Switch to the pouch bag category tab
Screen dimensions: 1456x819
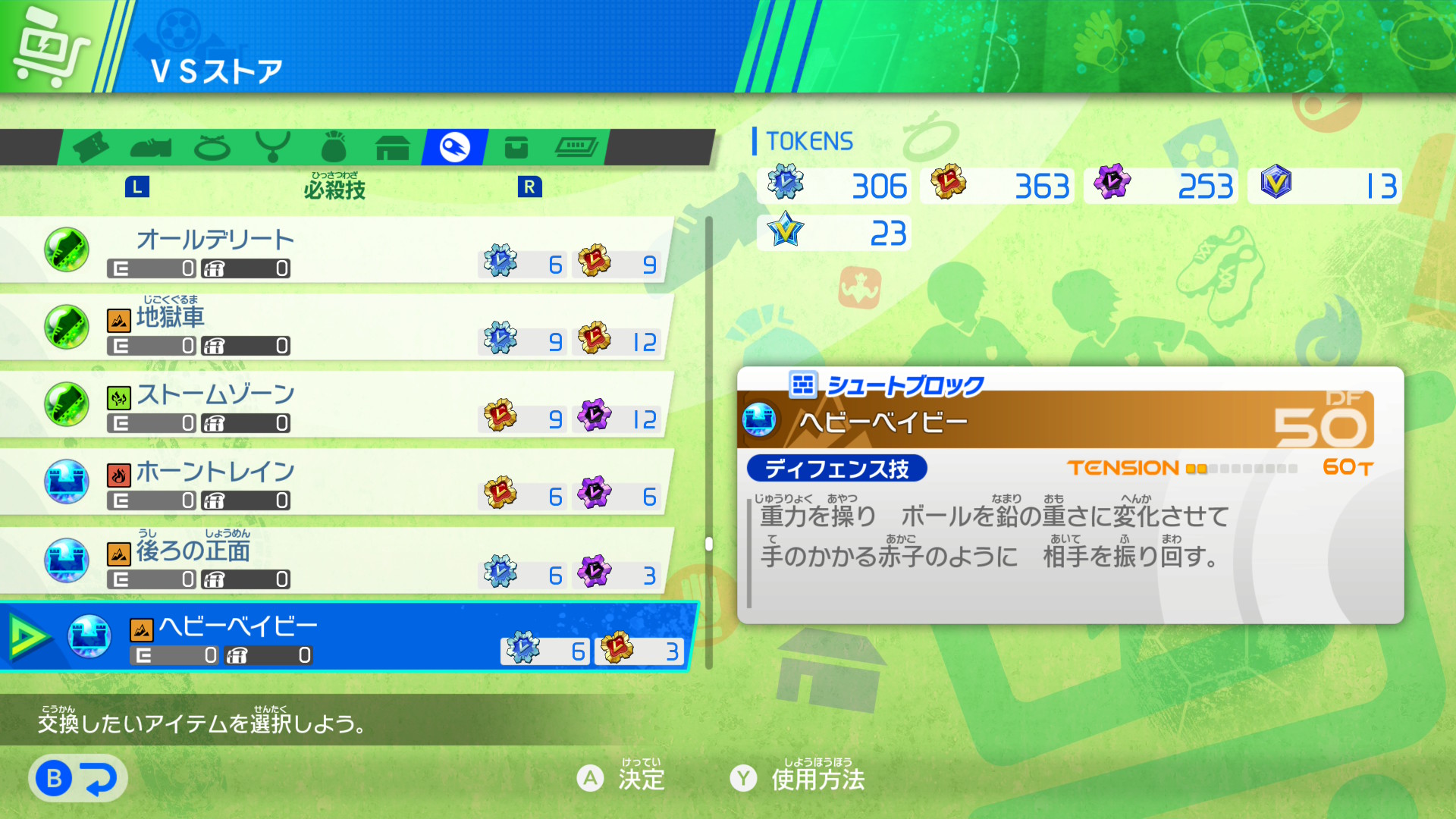click(x=334, y=147)
